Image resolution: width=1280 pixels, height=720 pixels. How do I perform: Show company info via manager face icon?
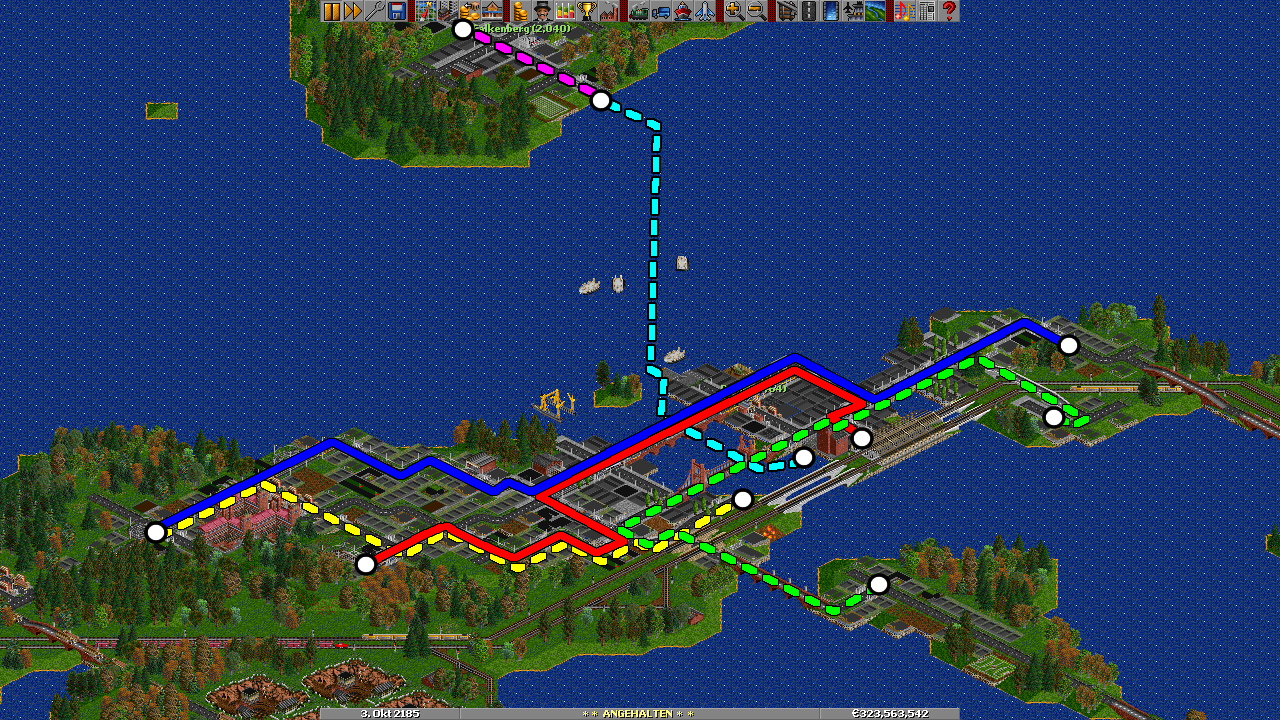pyautogui.click(x=542, y=11)
